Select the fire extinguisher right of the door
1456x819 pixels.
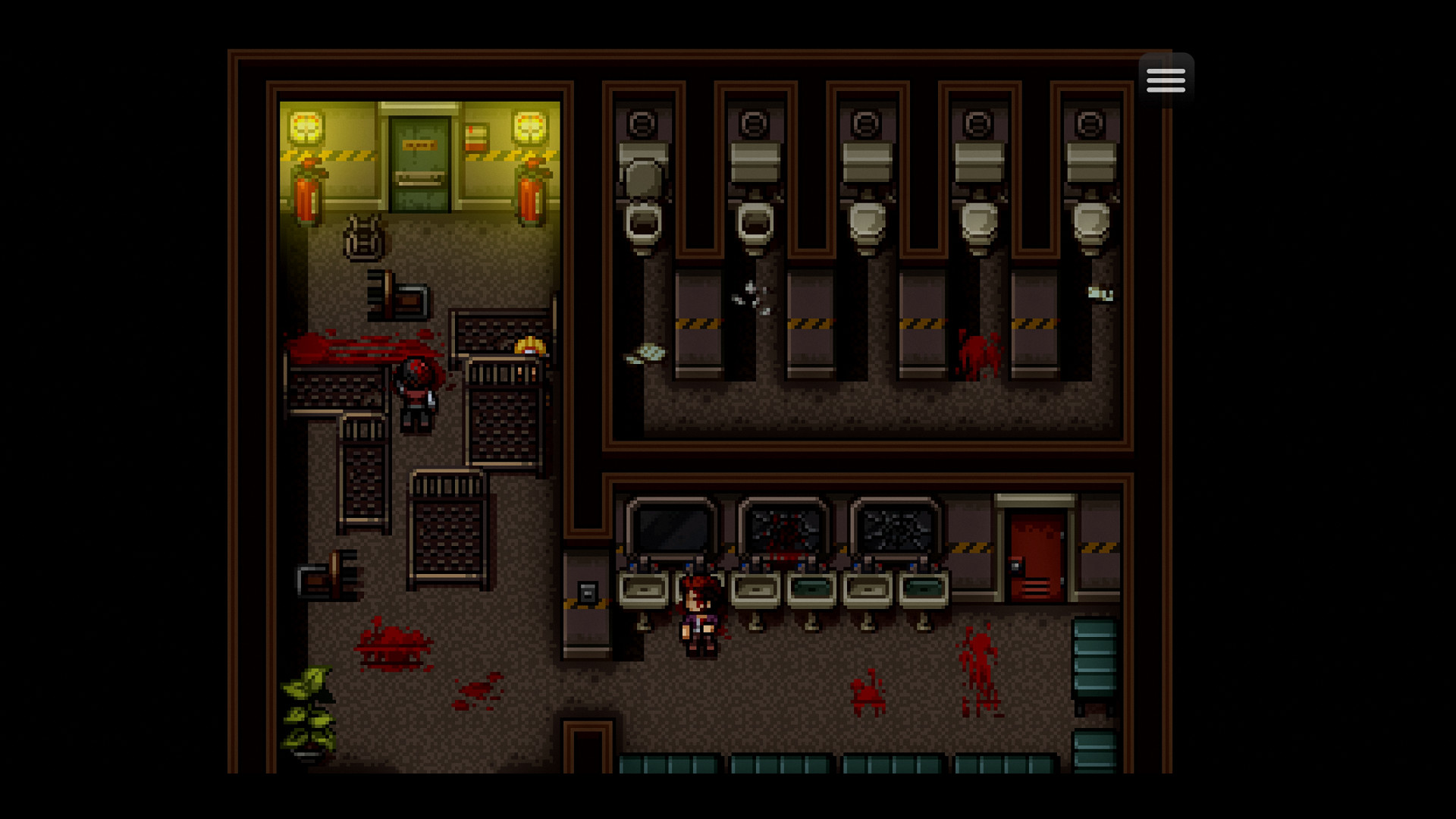click(530, 193)
